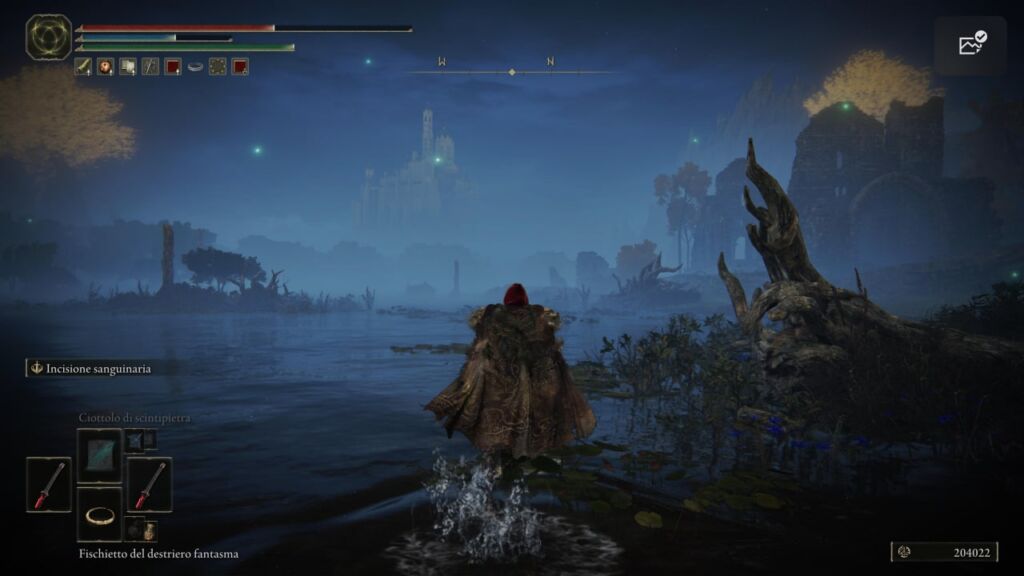Click the golden rune emblem in the corner
1024x576 pixels.
click(48, 37)
